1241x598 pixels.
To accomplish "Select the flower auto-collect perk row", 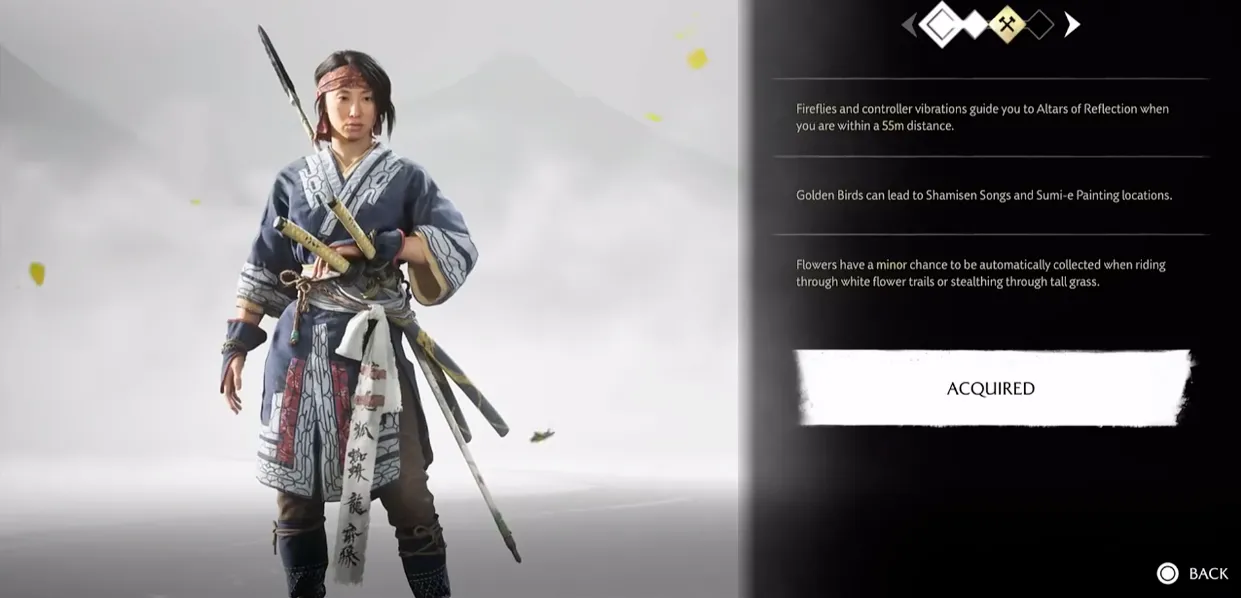I will pyautogui.click(x=990, y=273).
